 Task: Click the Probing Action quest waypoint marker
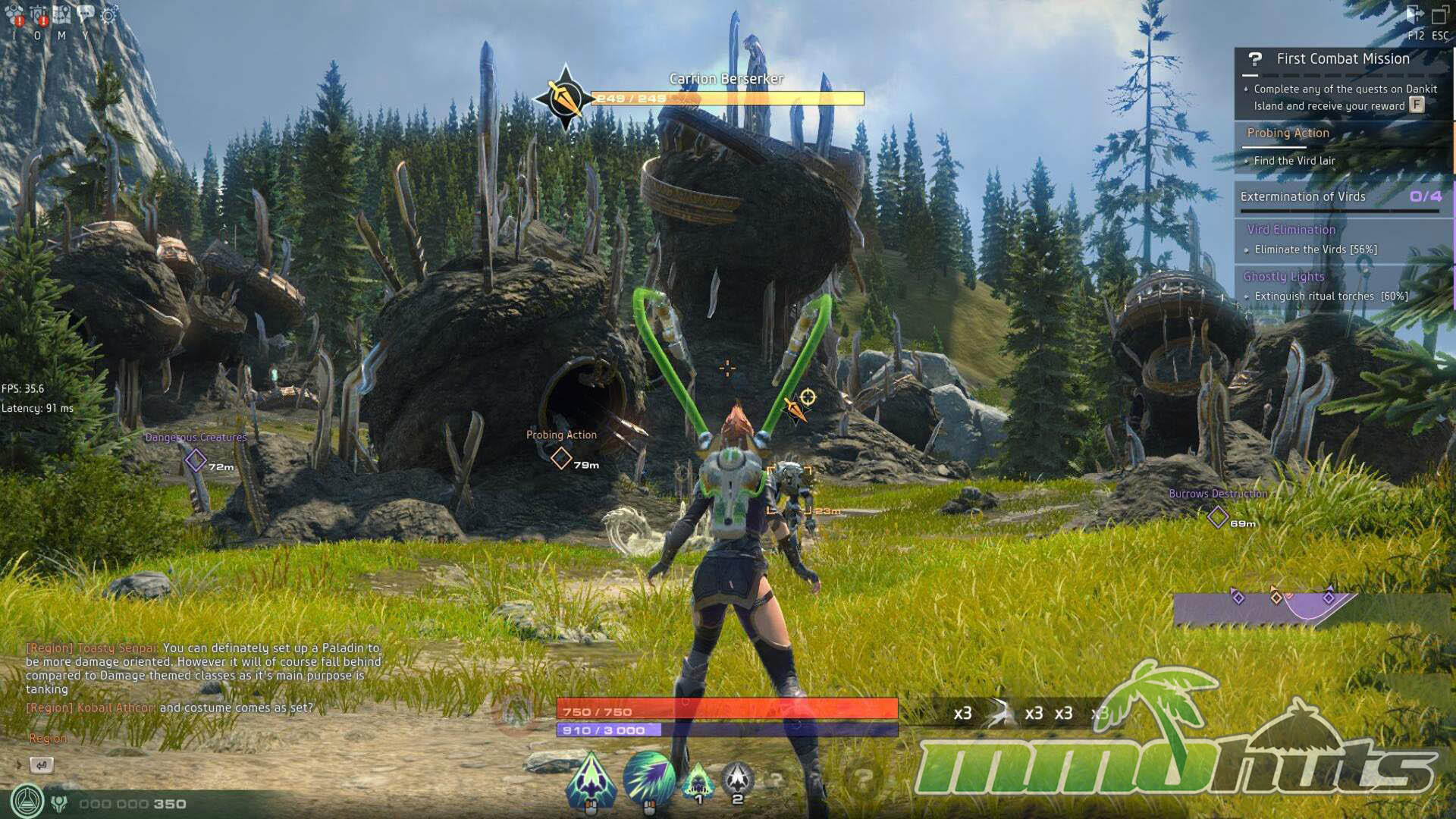tap(561, 458)
